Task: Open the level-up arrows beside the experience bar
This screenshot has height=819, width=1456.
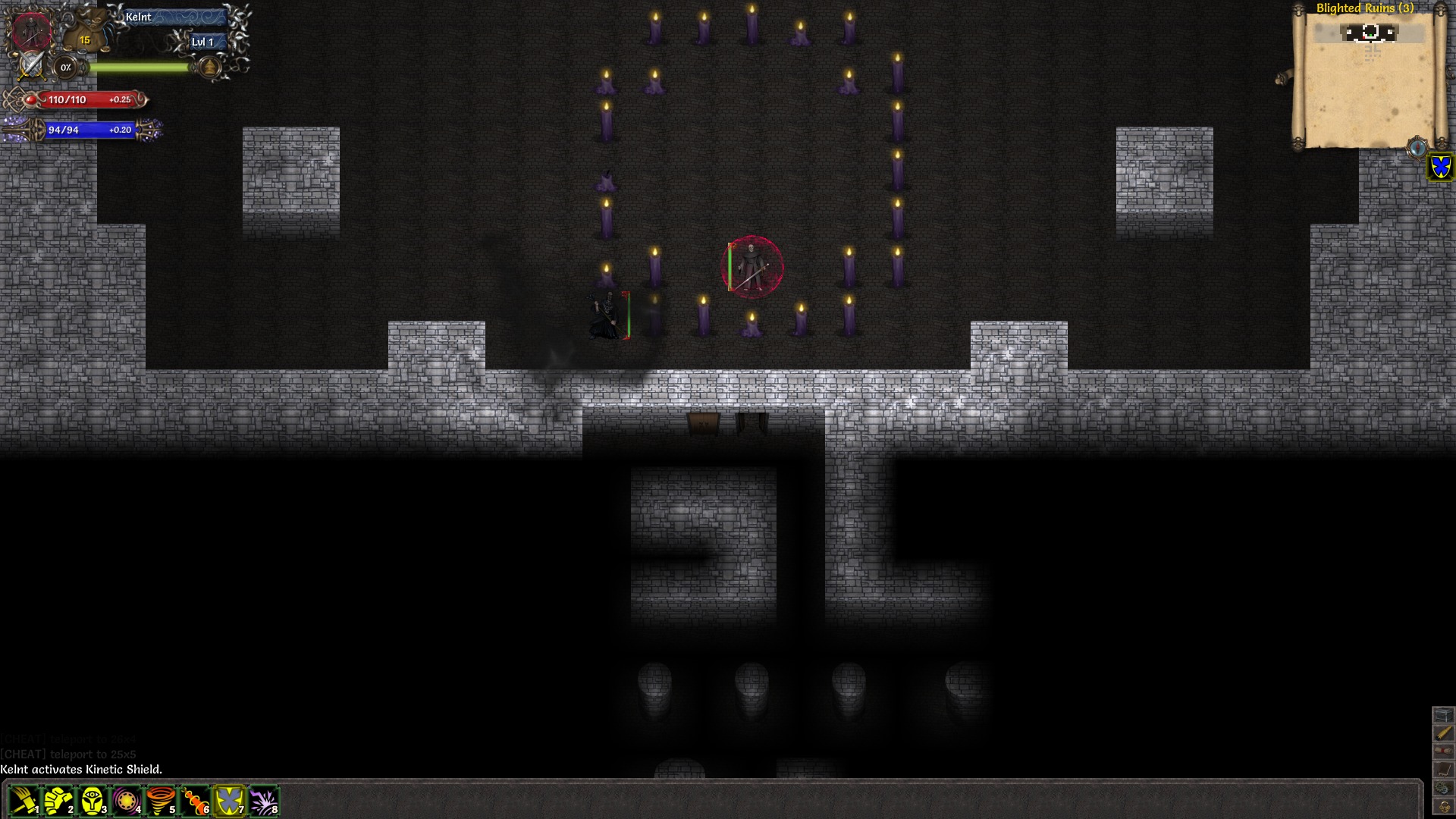Action: [208, 67]
